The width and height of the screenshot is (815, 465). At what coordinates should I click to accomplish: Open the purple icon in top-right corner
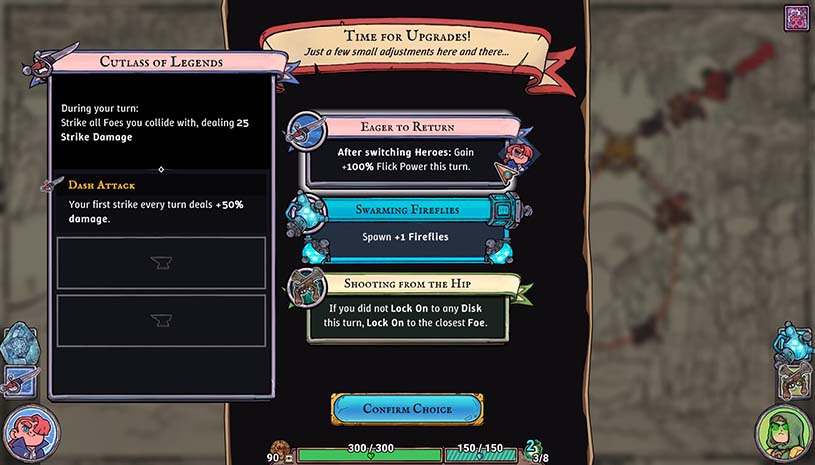[797, 18]
